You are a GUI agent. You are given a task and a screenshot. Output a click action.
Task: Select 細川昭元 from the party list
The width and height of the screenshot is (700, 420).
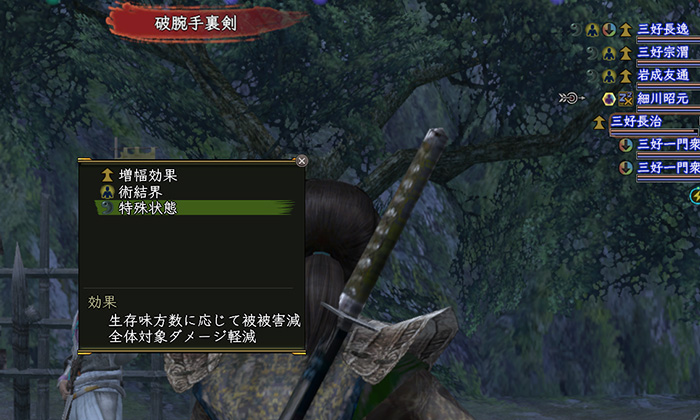click(664, 98)
